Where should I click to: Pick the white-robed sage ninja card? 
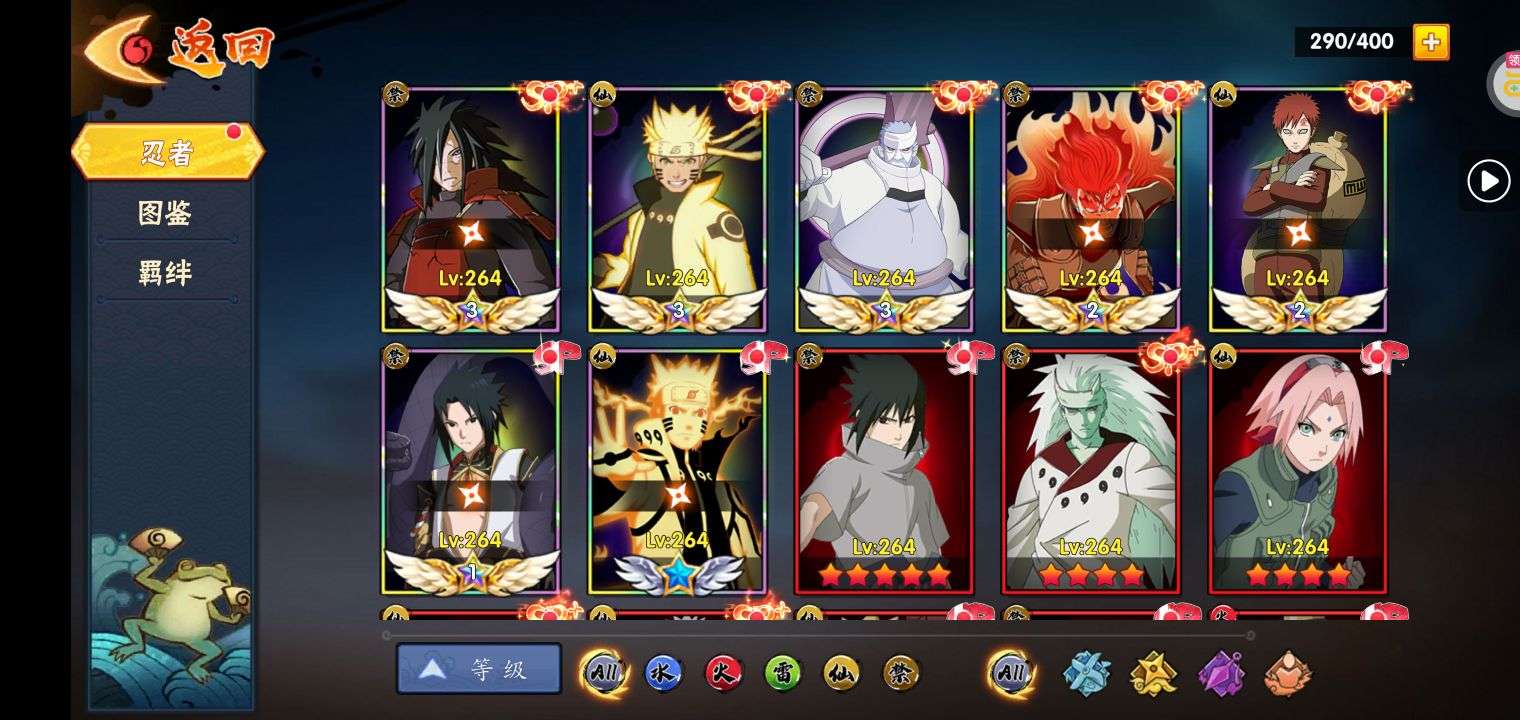[884, 210]
